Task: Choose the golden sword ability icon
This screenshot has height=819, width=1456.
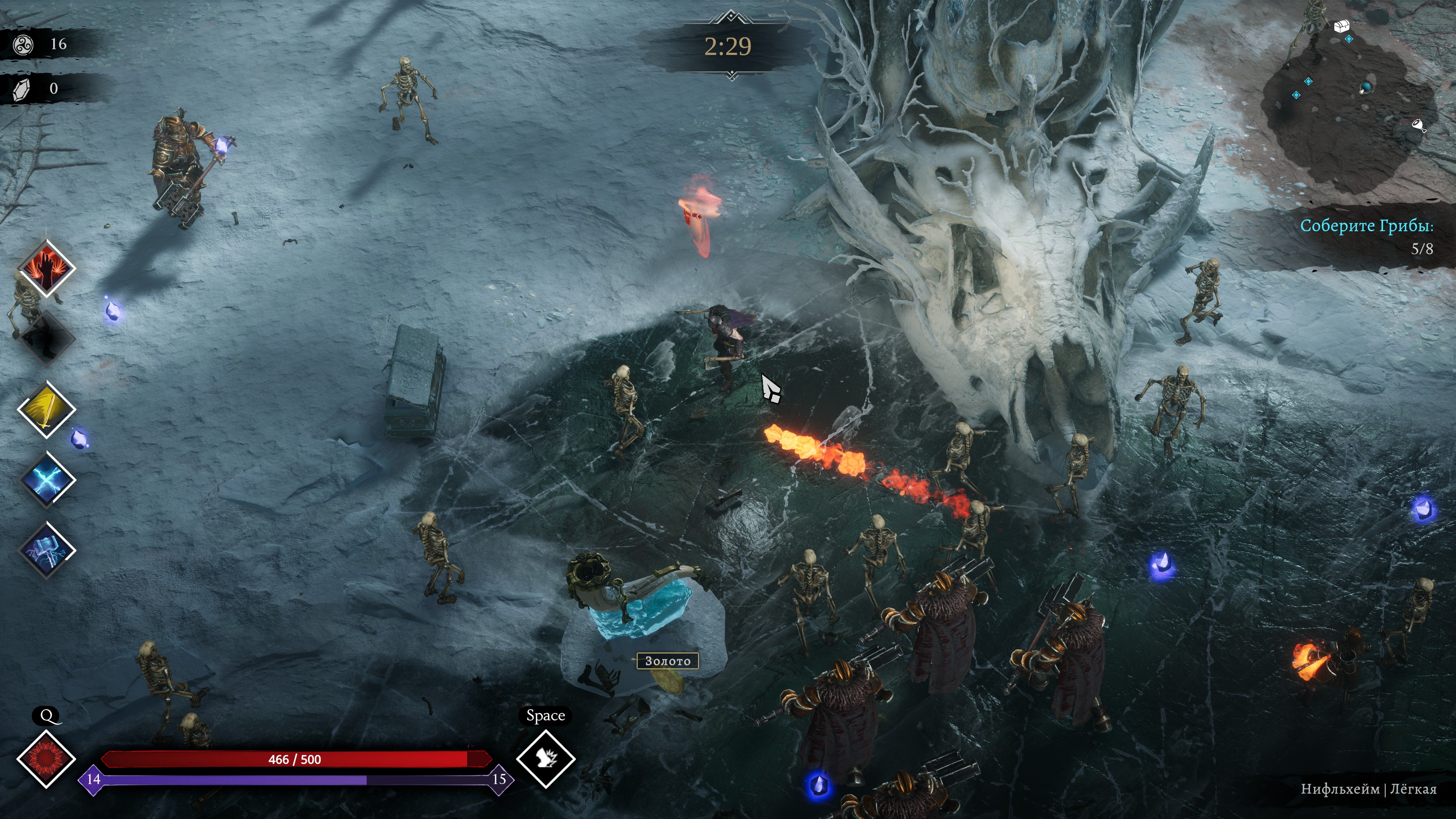Action: pyautogui.click(x=46, y=409)
